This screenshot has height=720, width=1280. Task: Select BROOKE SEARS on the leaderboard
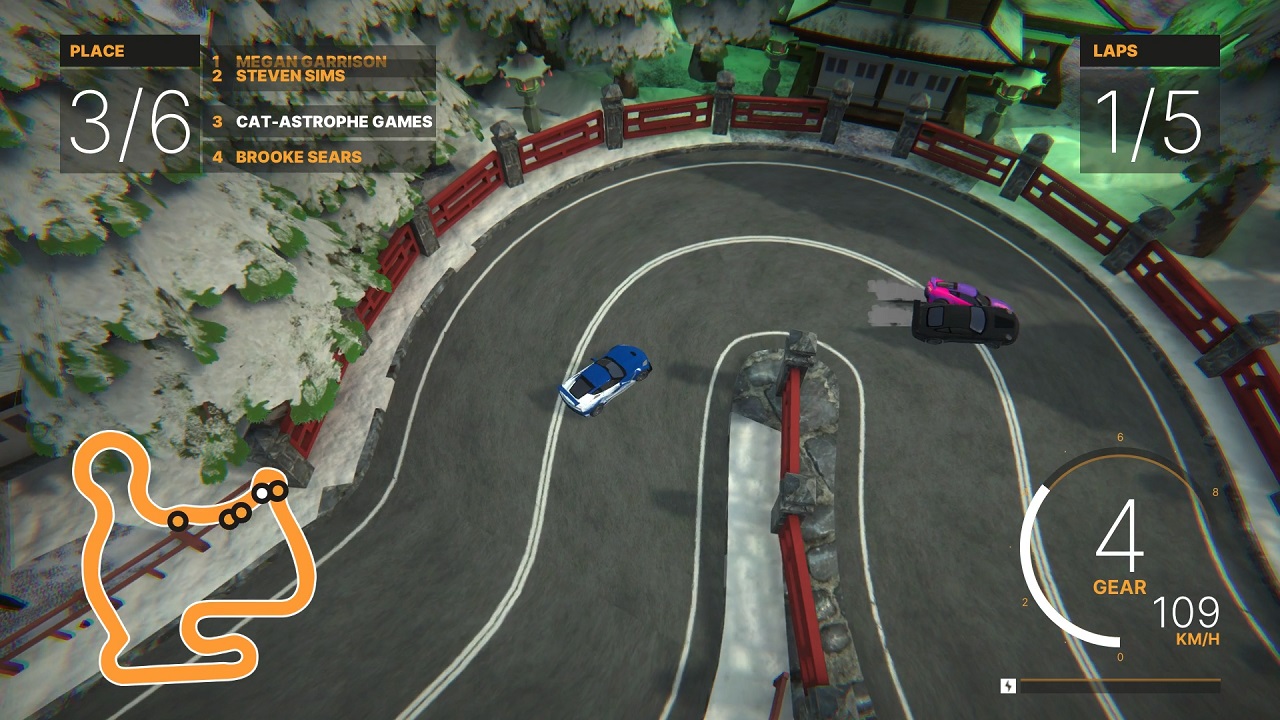297,157
